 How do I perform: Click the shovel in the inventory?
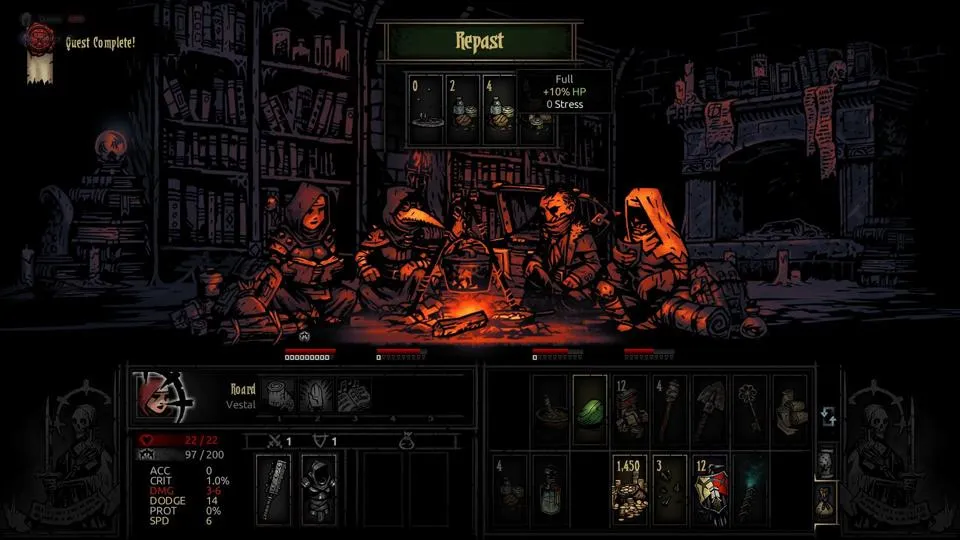click(x=709, y=409)
